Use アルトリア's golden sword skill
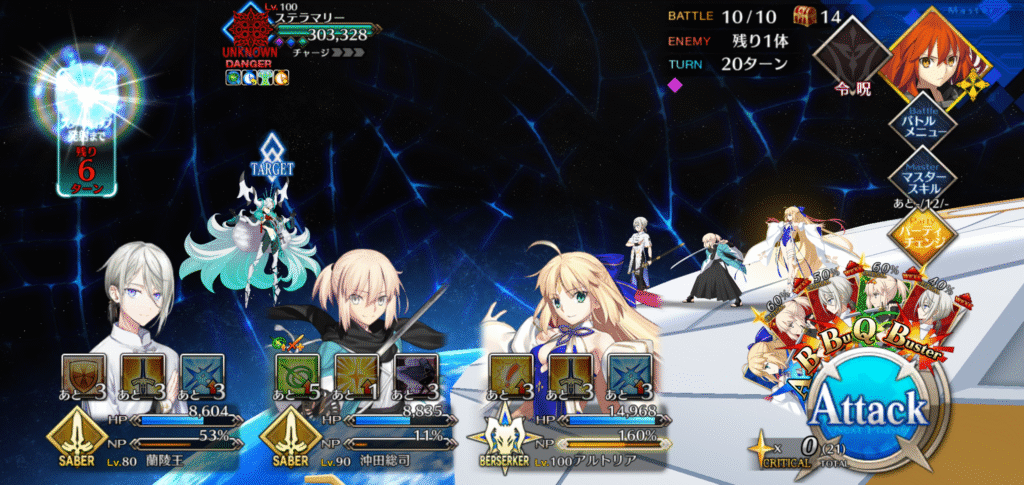 [567, 371]
